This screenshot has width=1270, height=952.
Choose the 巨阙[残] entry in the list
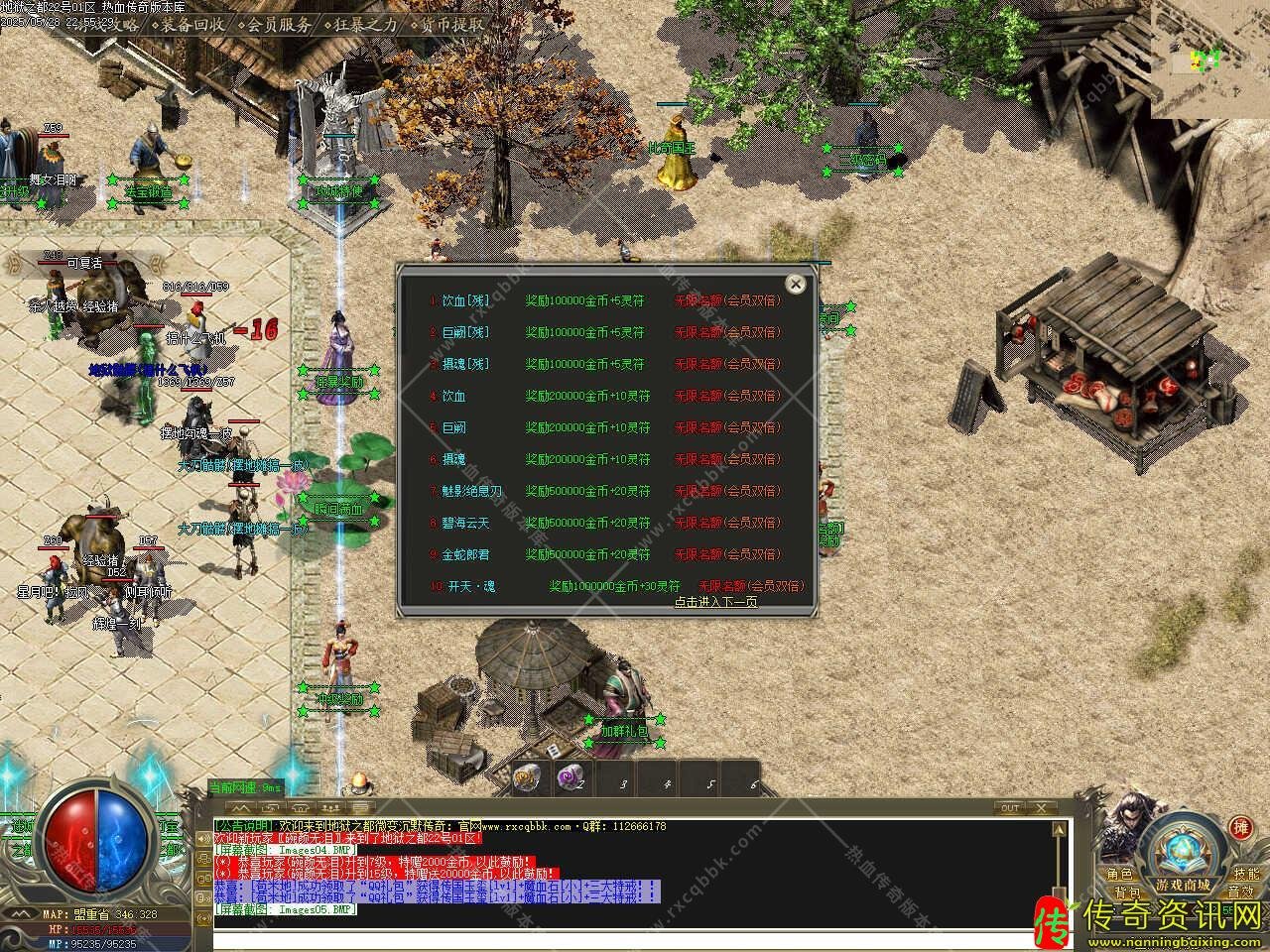(465, 332)
